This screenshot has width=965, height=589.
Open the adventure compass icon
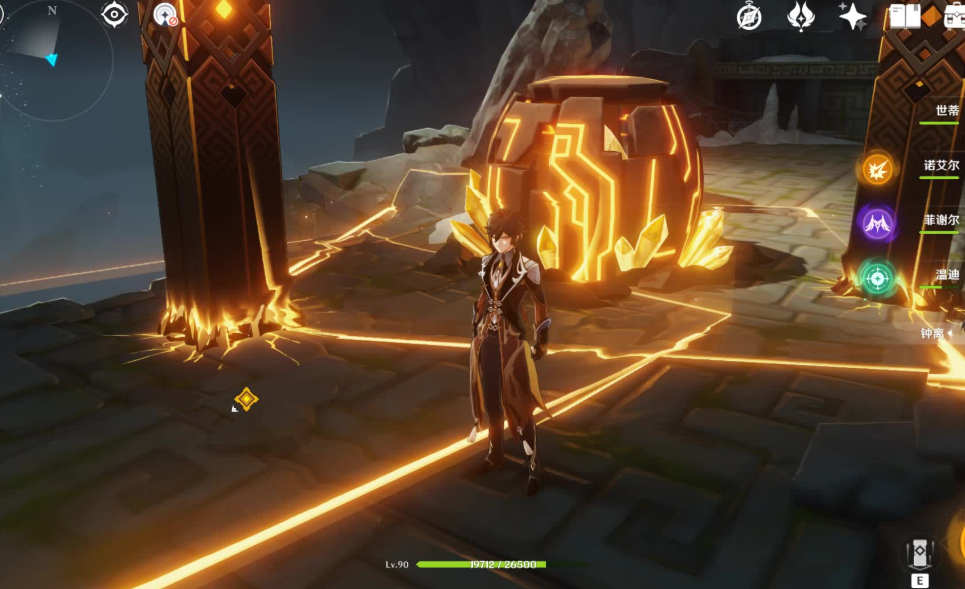pos(749,16)
